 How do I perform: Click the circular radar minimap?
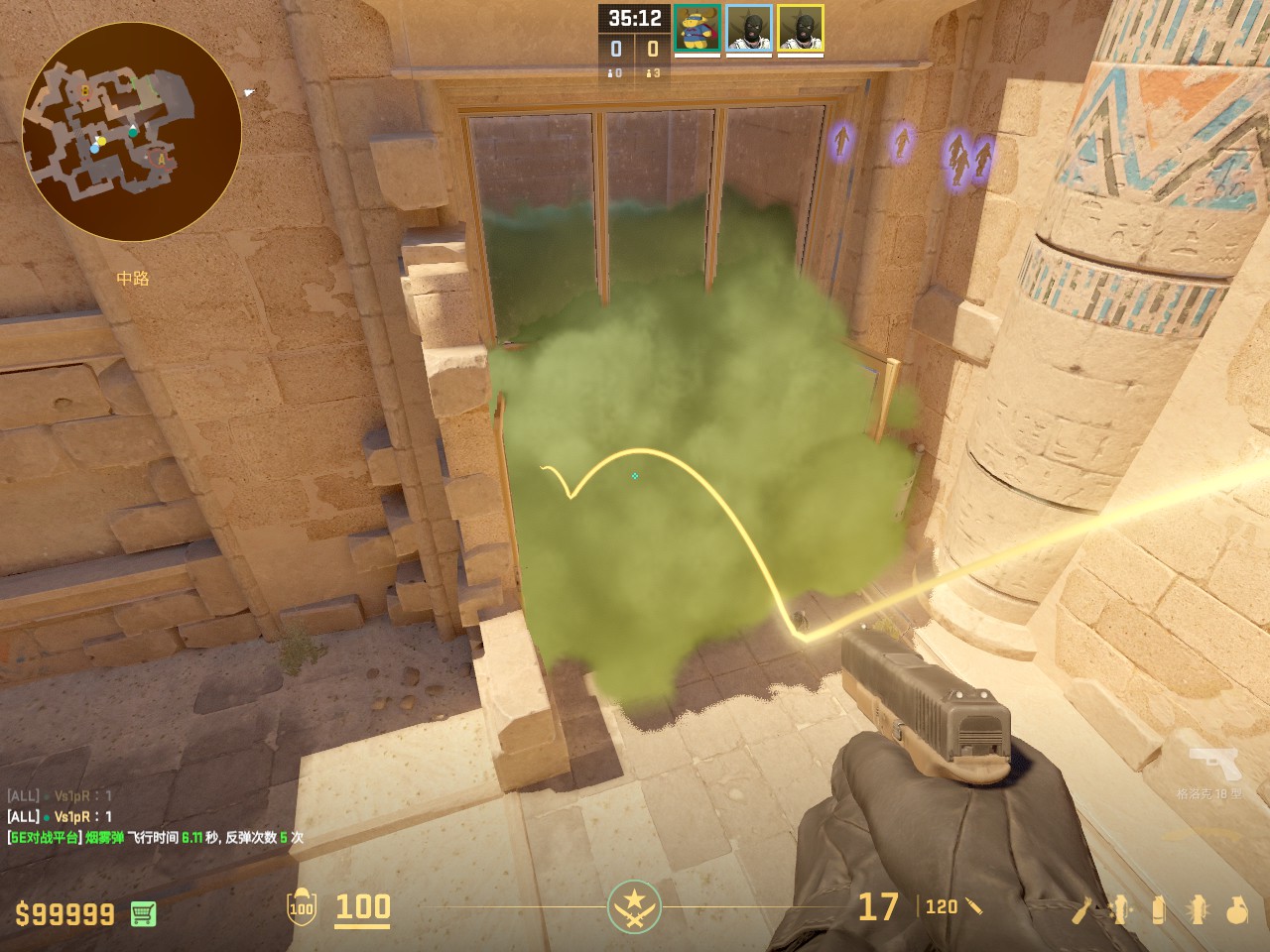tap(131, 132)
